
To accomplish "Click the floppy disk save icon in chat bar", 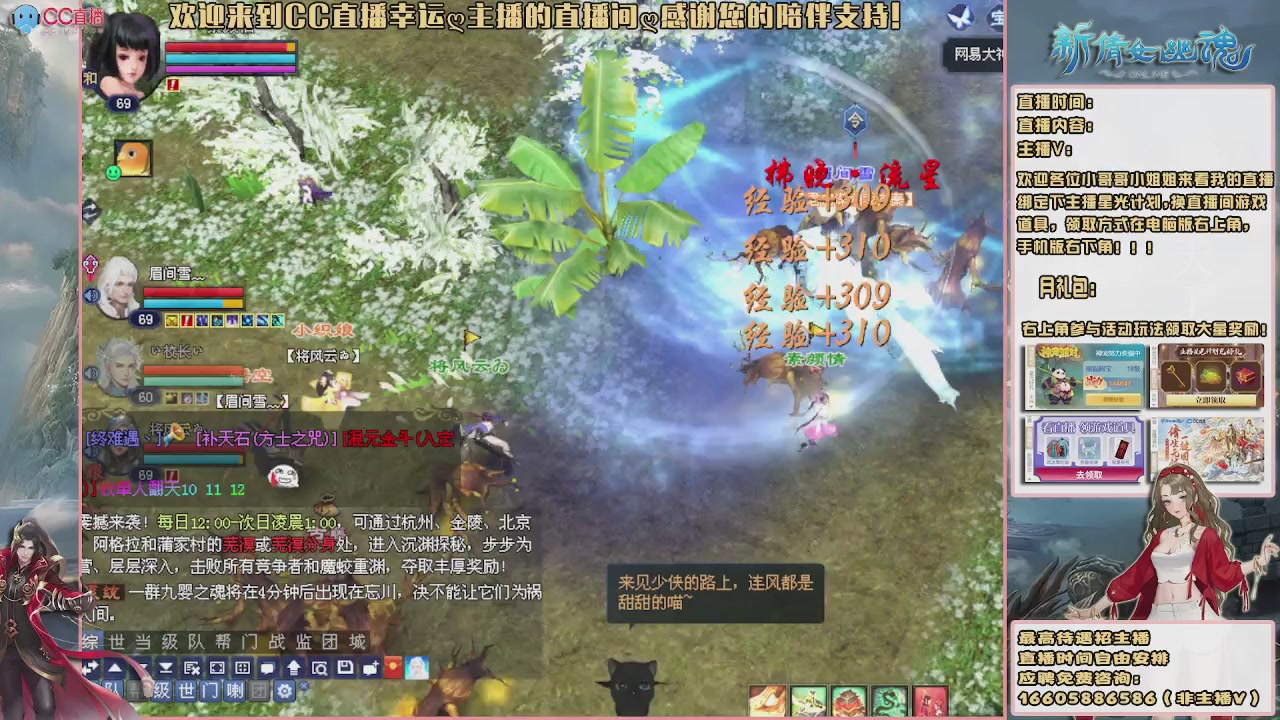I will click(x=344, y=668).
